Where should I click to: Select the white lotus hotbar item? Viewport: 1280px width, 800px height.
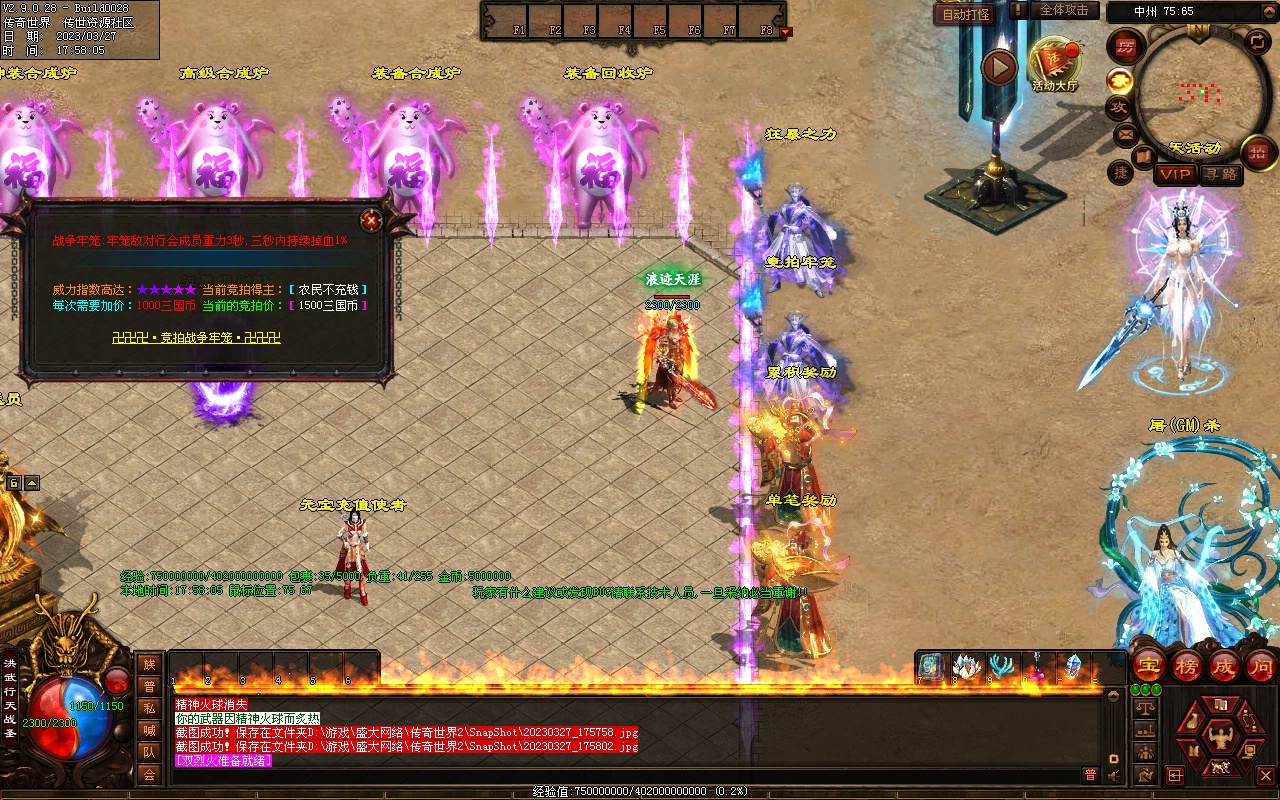coord(966,668)
